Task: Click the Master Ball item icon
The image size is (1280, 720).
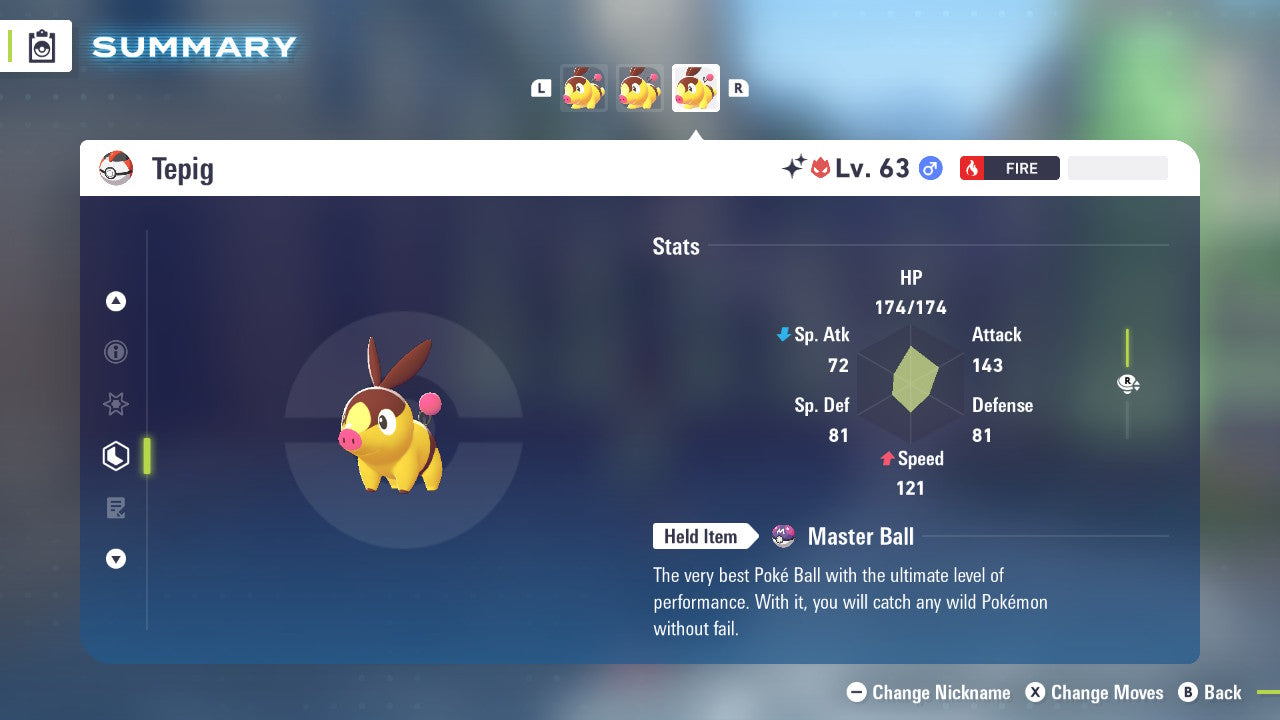Action: point(783,536)
